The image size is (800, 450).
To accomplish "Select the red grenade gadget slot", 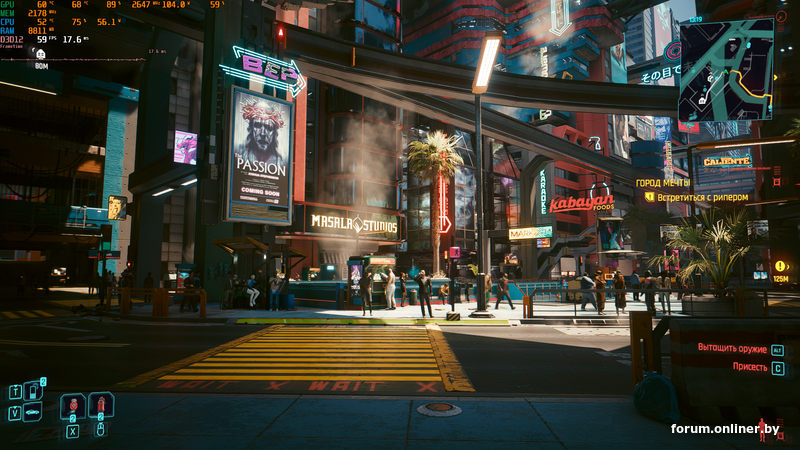I will point(100,406).
